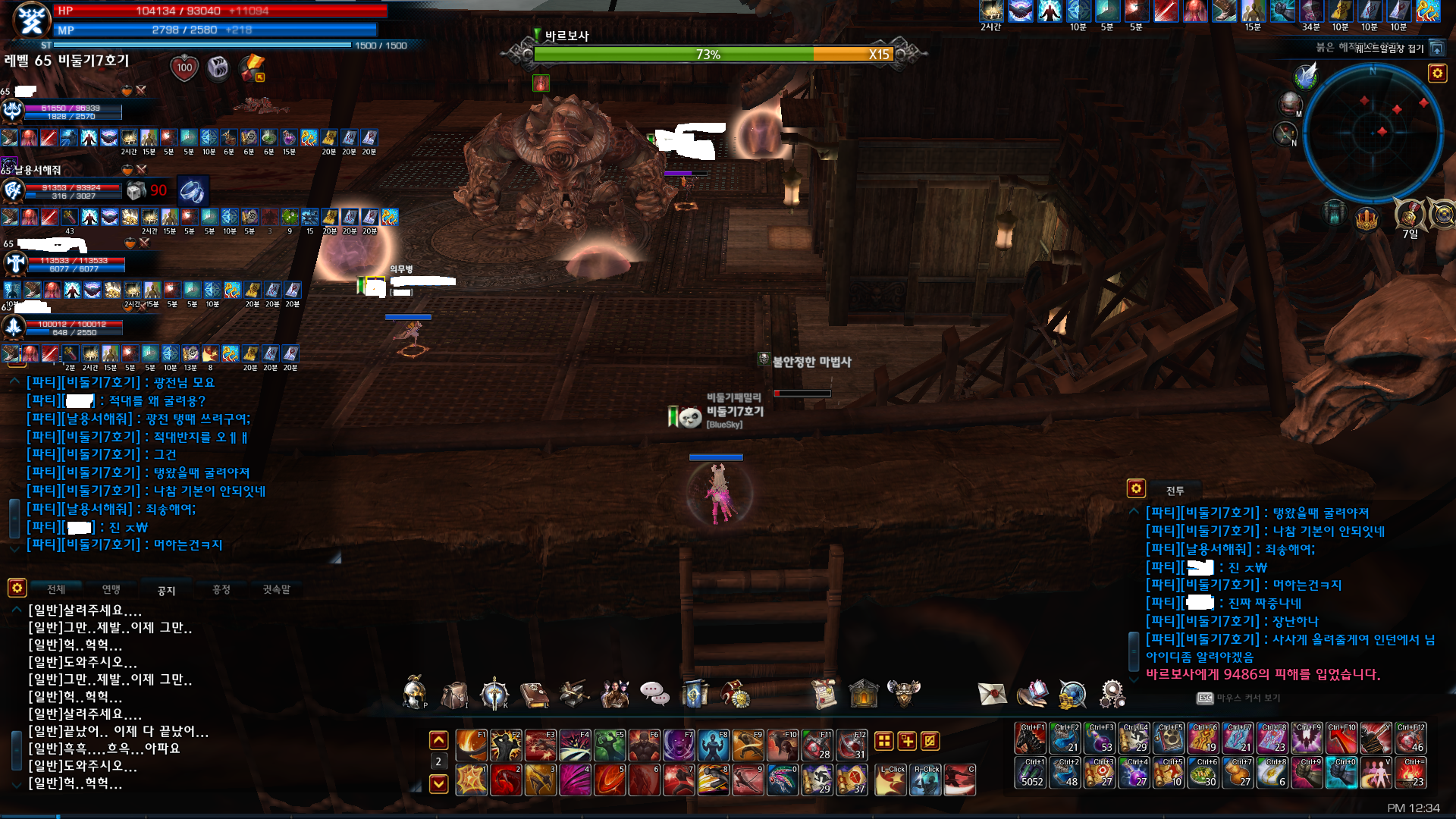Open the inventory backpack icon

point(454,694)
